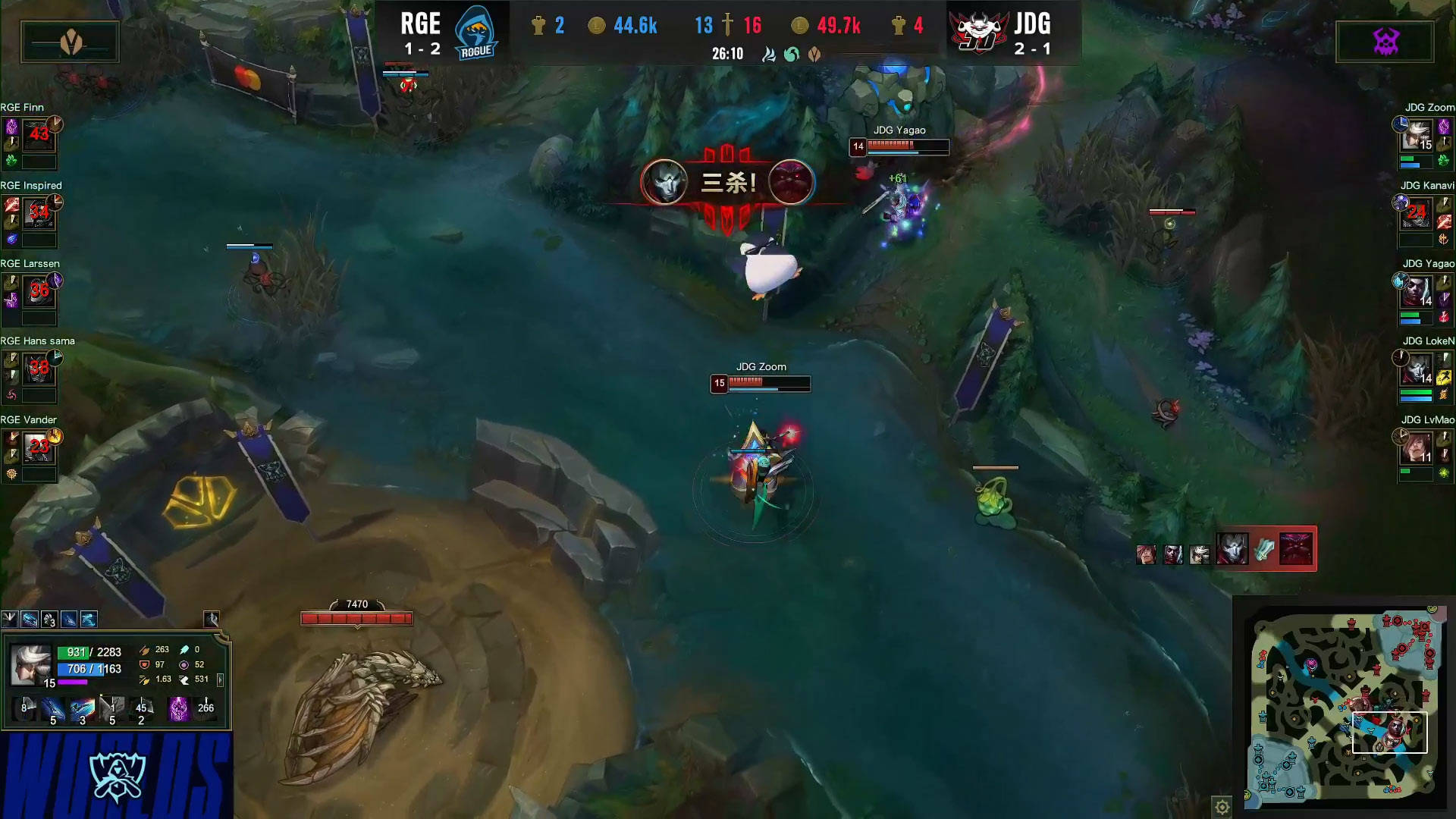Click the Jhin portrait in the kill feed
The image size is (1456, 819).
click(1232, 548)
